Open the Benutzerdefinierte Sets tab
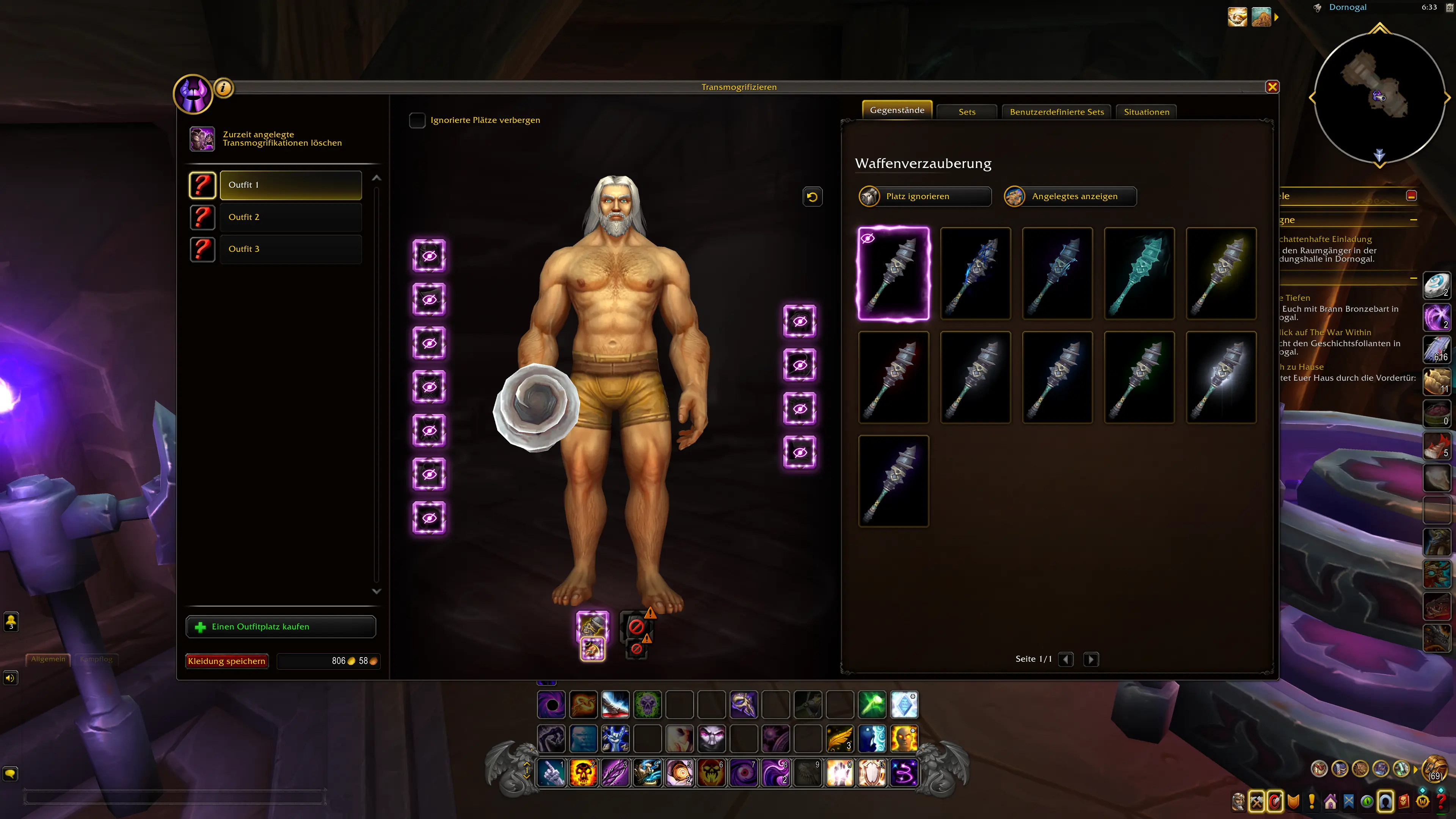 pos(1056,112)
